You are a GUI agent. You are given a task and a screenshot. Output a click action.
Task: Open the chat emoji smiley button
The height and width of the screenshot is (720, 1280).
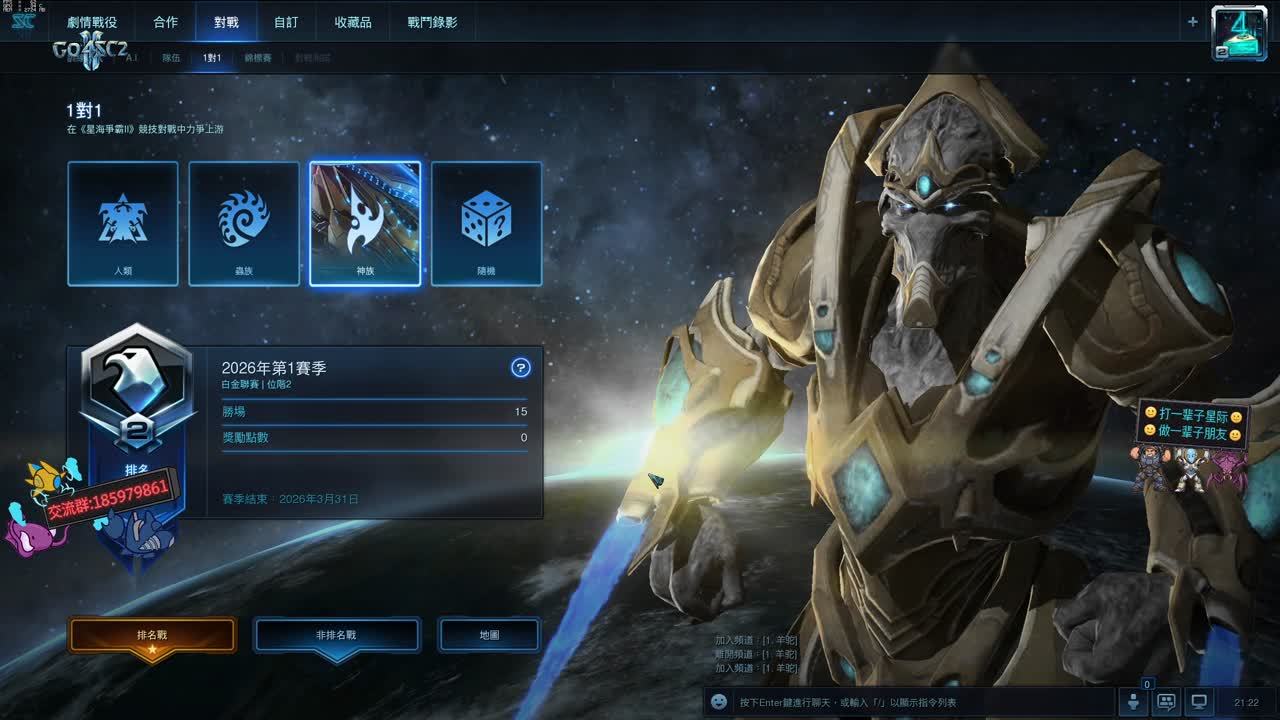718,702
